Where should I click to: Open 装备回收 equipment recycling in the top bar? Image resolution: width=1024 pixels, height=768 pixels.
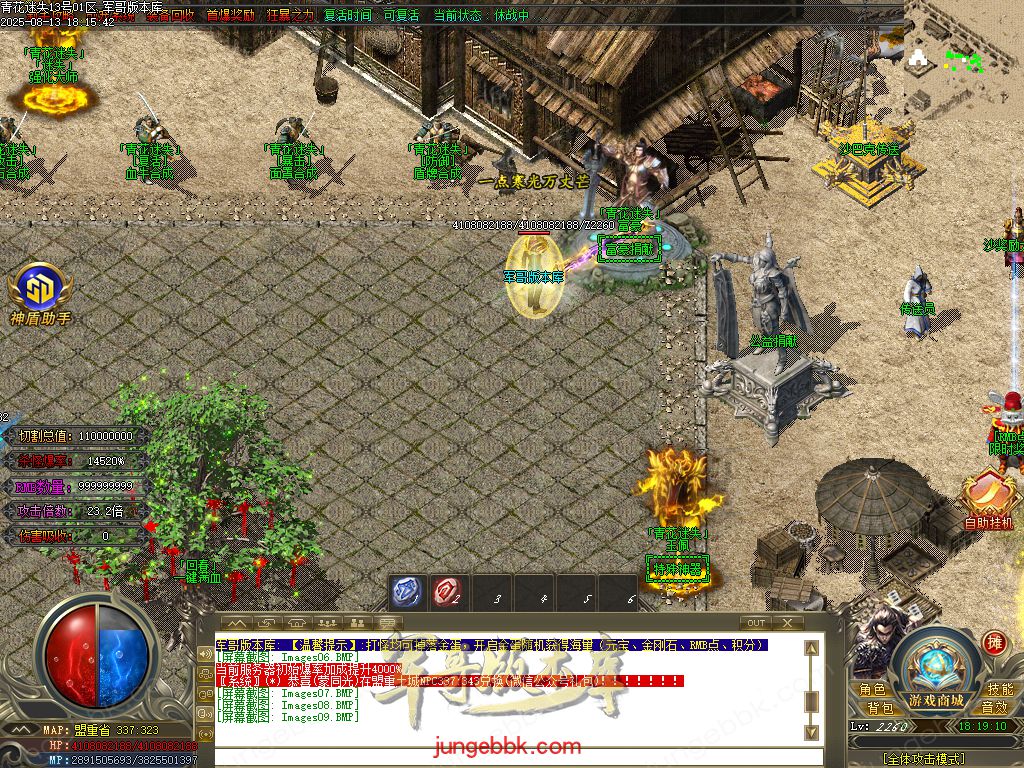(171, 16)
